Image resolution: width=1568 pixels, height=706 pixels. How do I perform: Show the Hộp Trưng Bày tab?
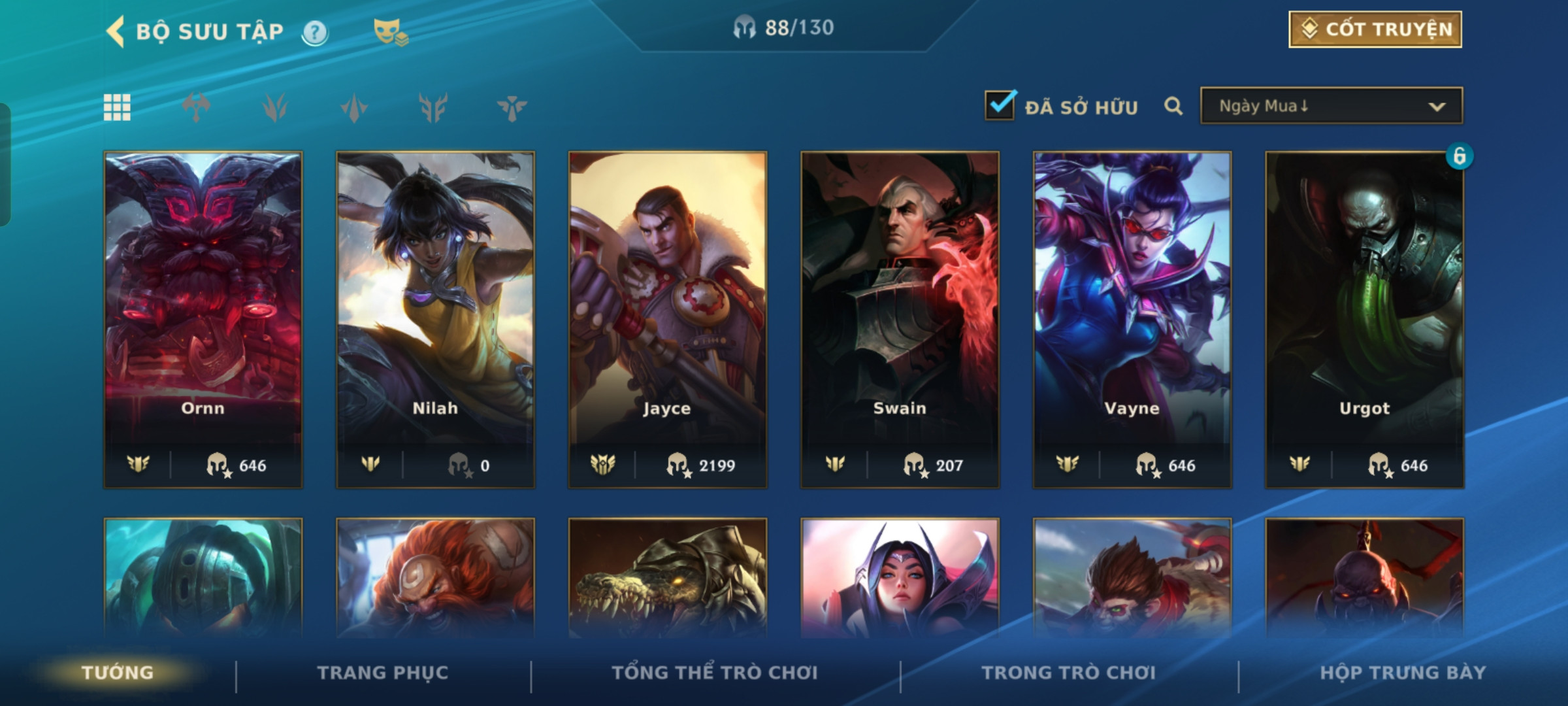tap(1403, 673)
